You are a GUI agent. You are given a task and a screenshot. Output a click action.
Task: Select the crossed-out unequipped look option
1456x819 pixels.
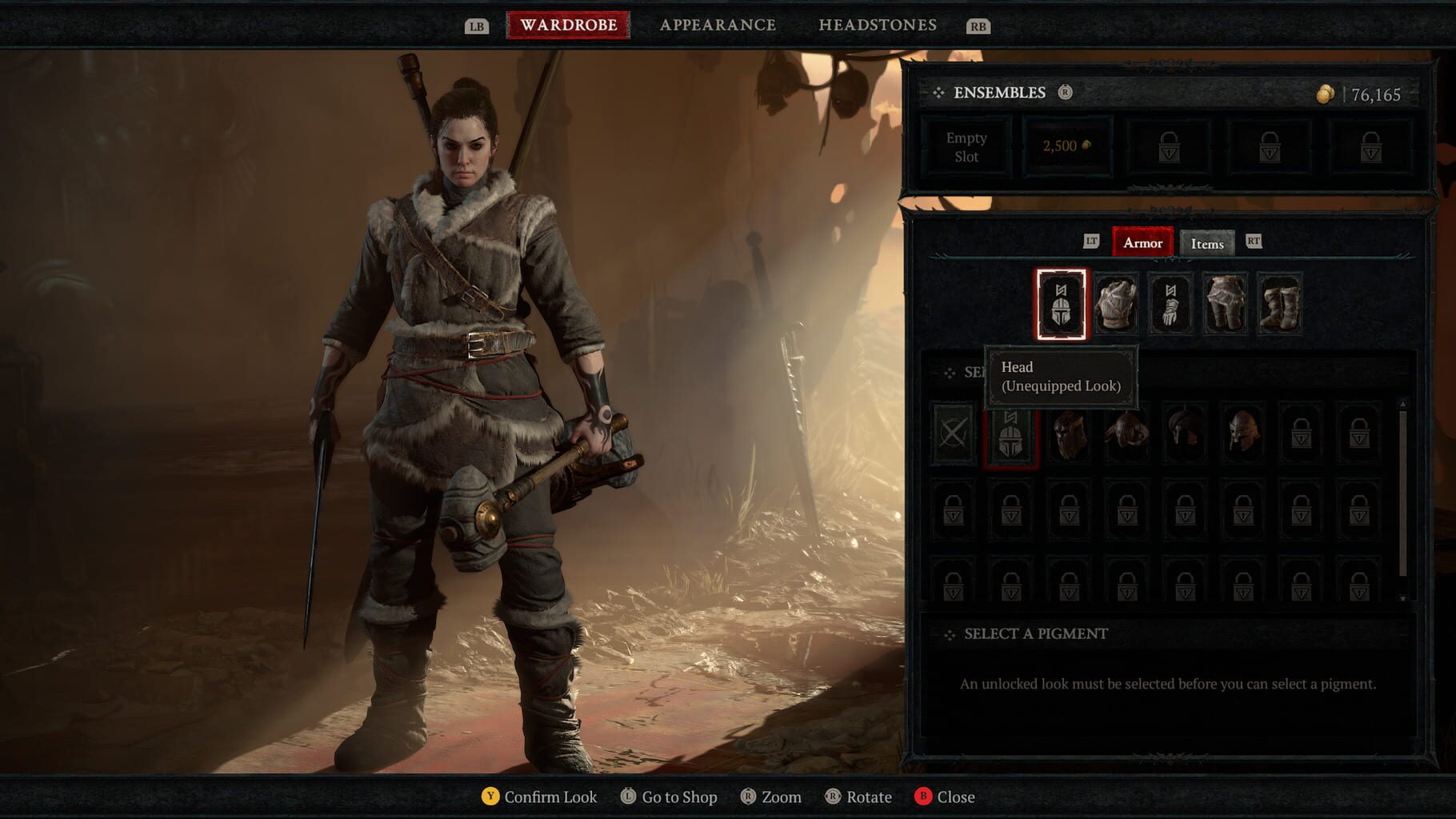[953, 433]
